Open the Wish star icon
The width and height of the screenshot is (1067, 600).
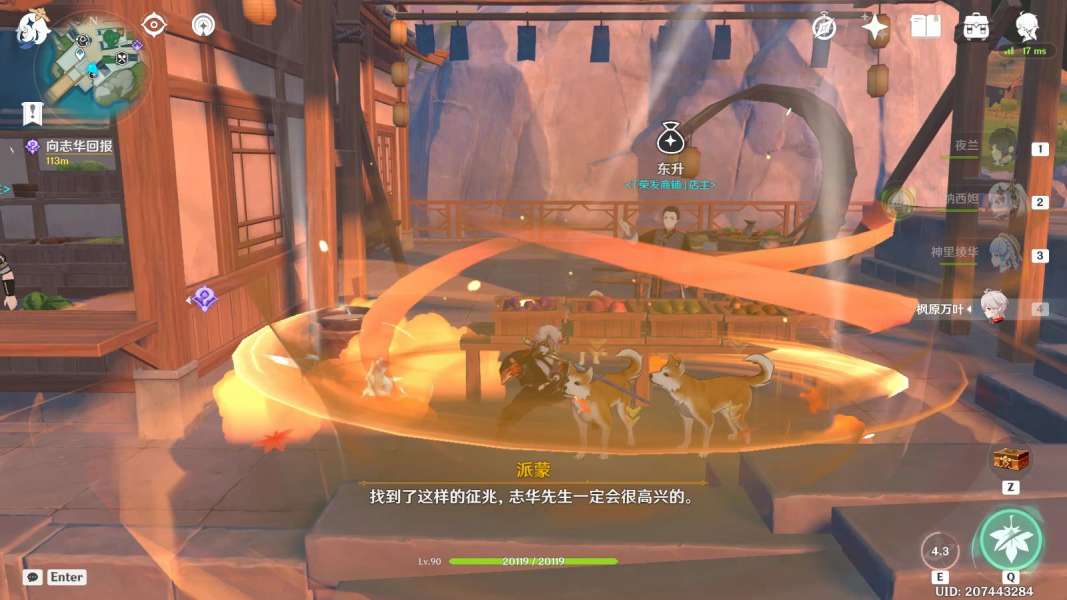(x=876, y=27)
